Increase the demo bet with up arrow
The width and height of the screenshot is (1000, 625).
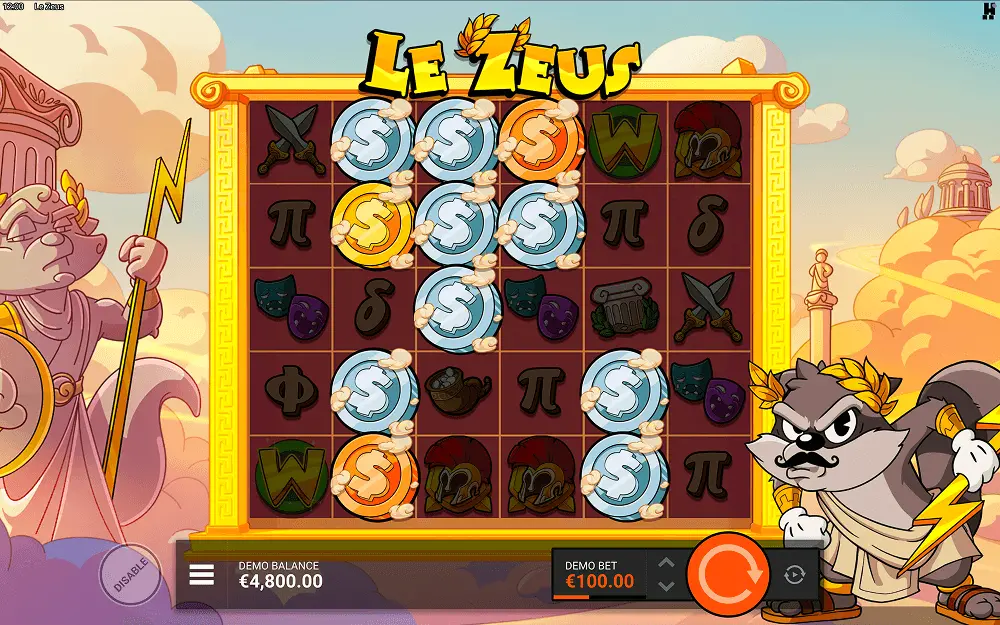(667, 564)
